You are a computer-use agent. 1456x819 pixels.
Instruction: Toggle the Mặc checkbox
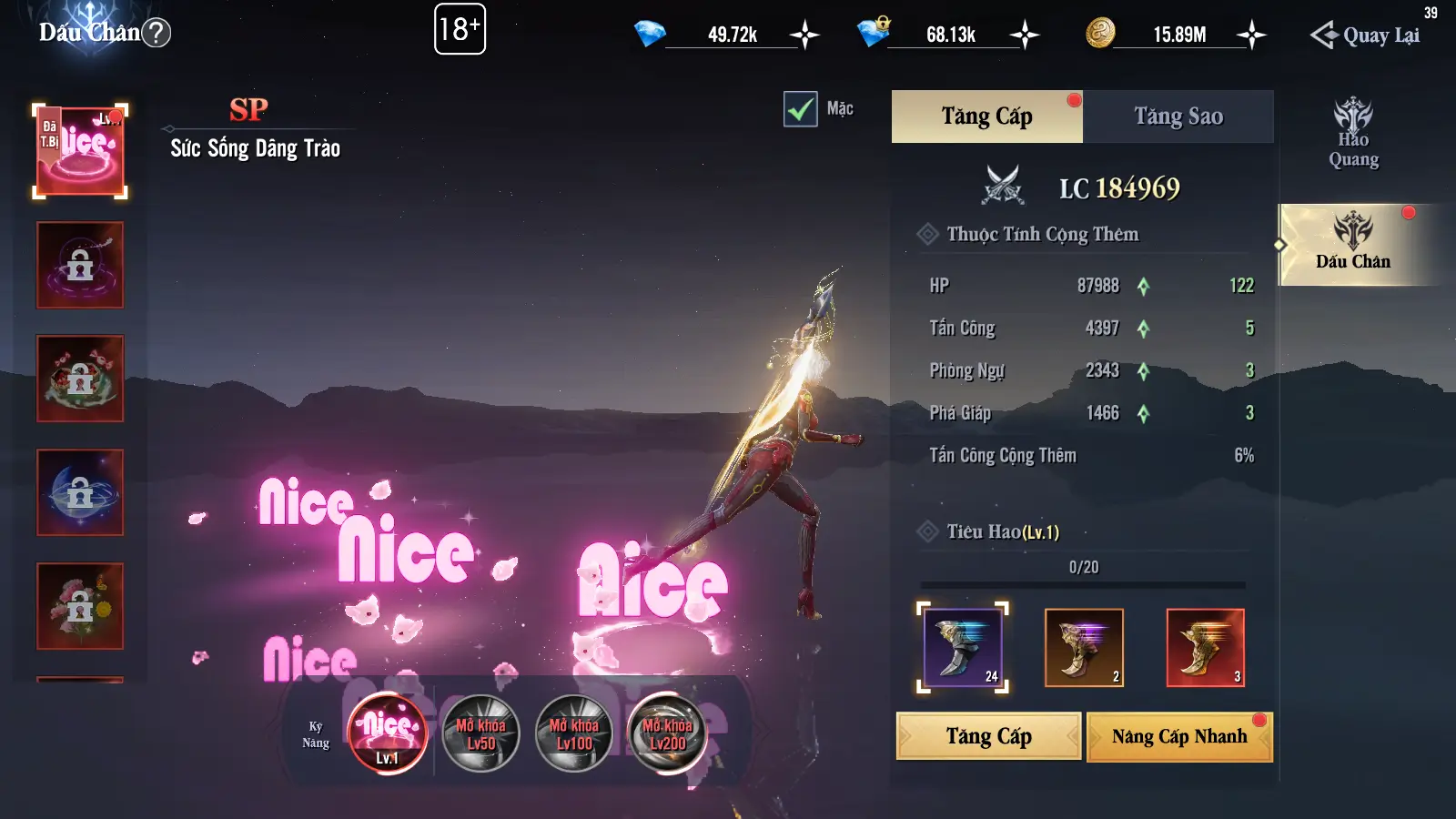pos(801,109)
